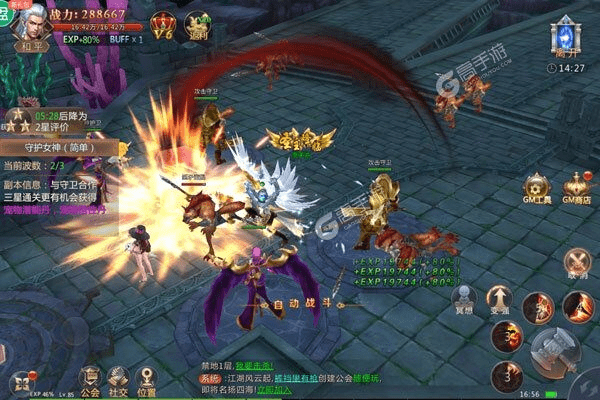Click the 我要击杀 green chat link
Screen dimensions: 600x400
[x=253, y=367]
